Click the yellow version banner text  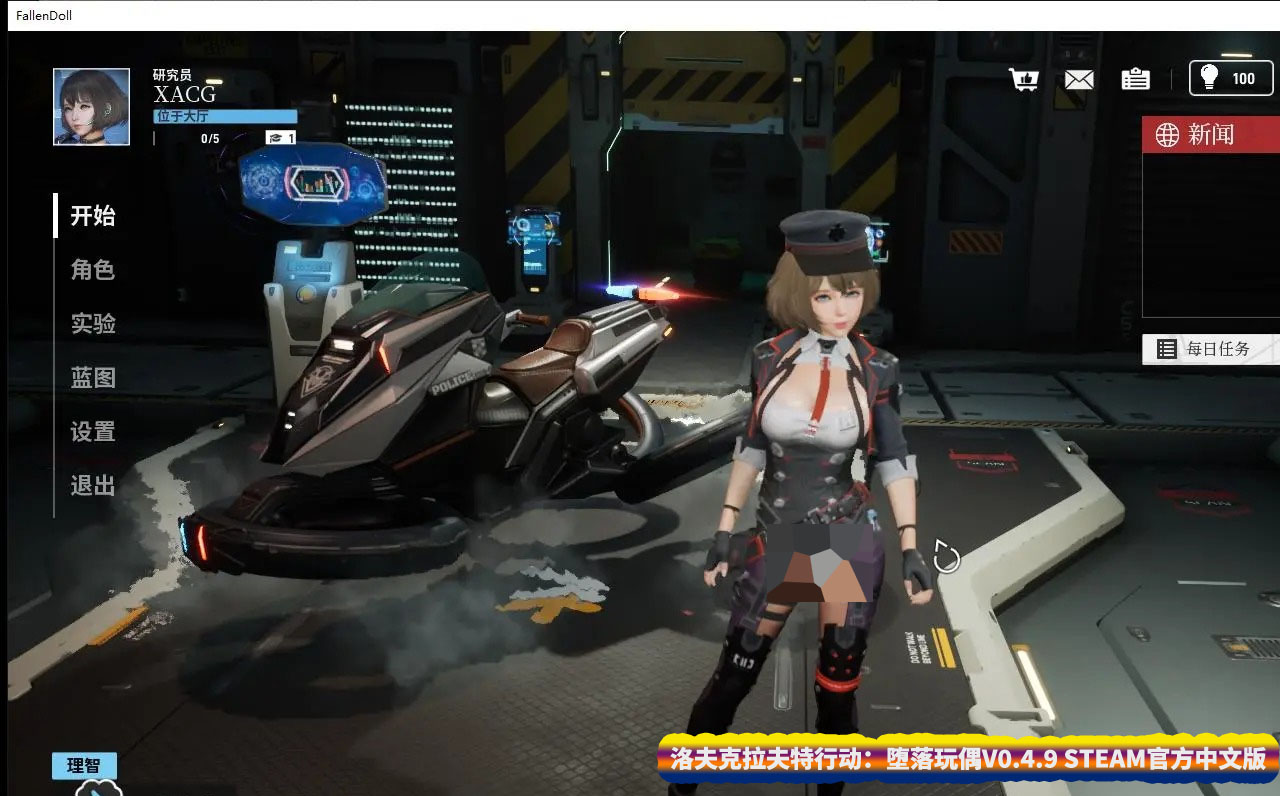(965, 760)
